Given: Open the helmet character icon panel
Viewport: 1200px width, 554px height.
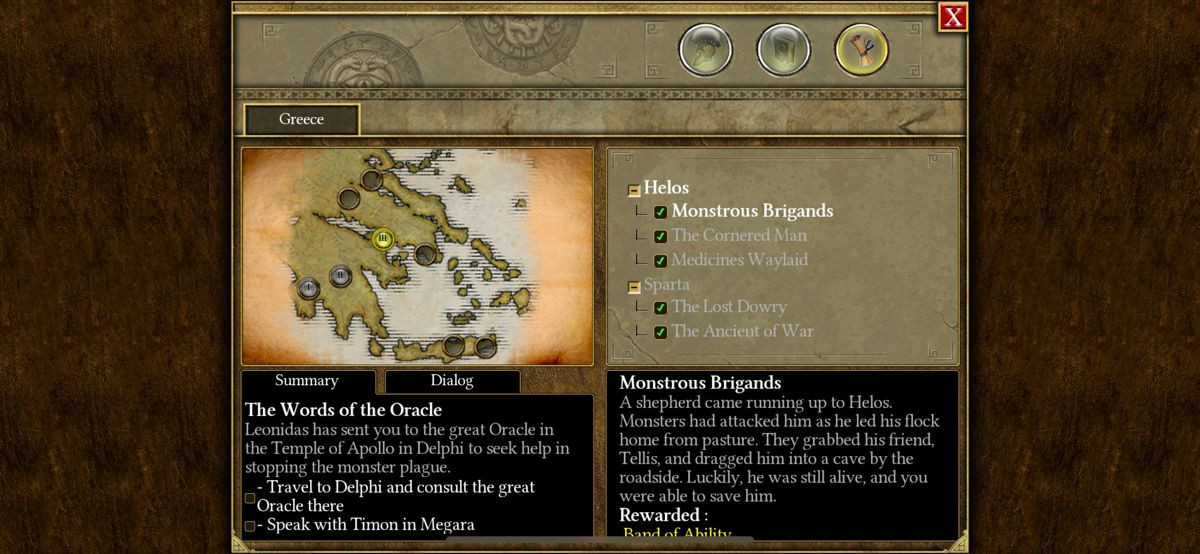Looking at the screenshot, I should pyautogui.click(x=706, y=49).
